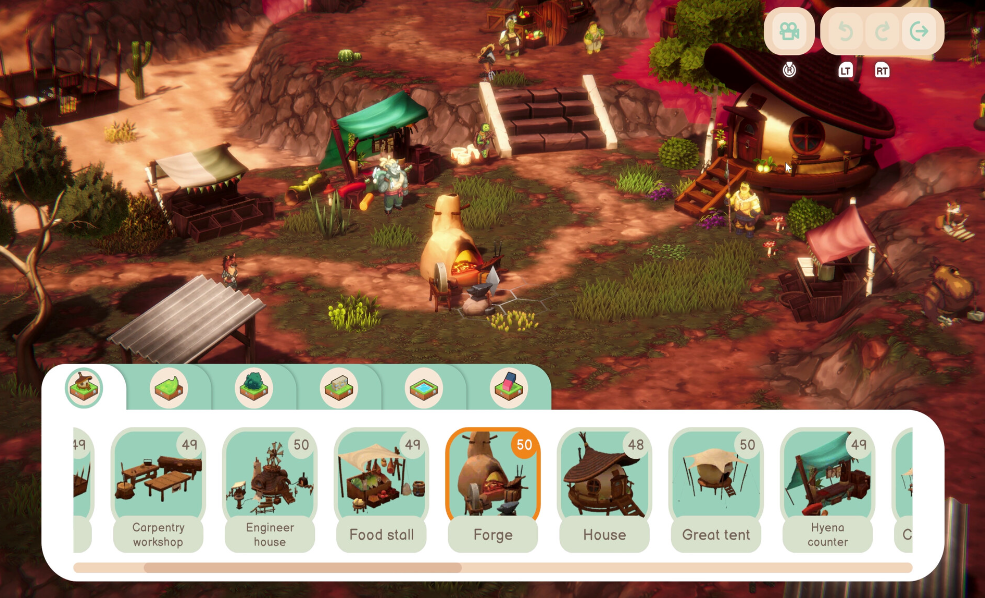Viewport: 985px width, 598px height.
Task: Pick the Food stall building card
Action: (381, 489)
